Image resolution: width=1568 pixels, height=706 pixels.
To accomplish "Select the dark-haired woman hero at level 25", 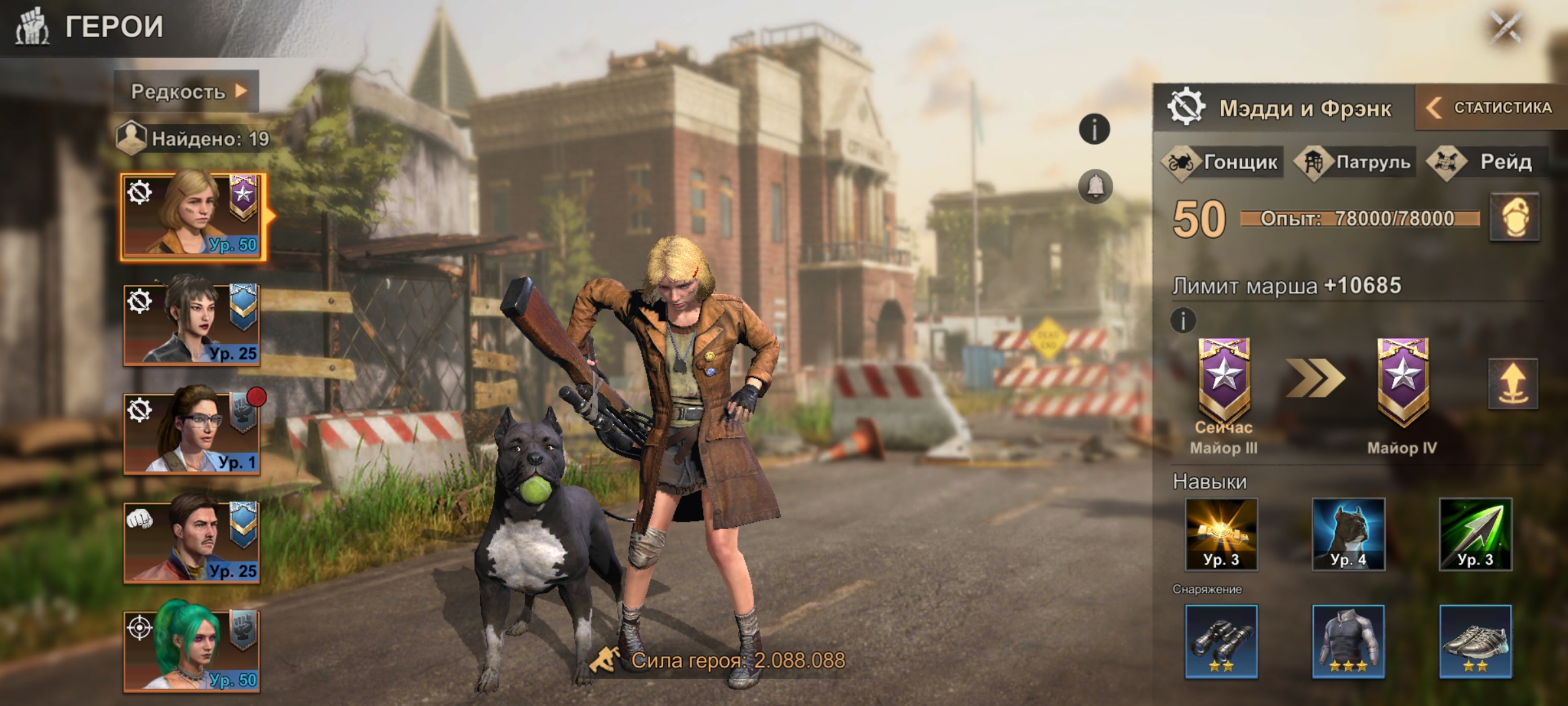I will tap(192, 324).
